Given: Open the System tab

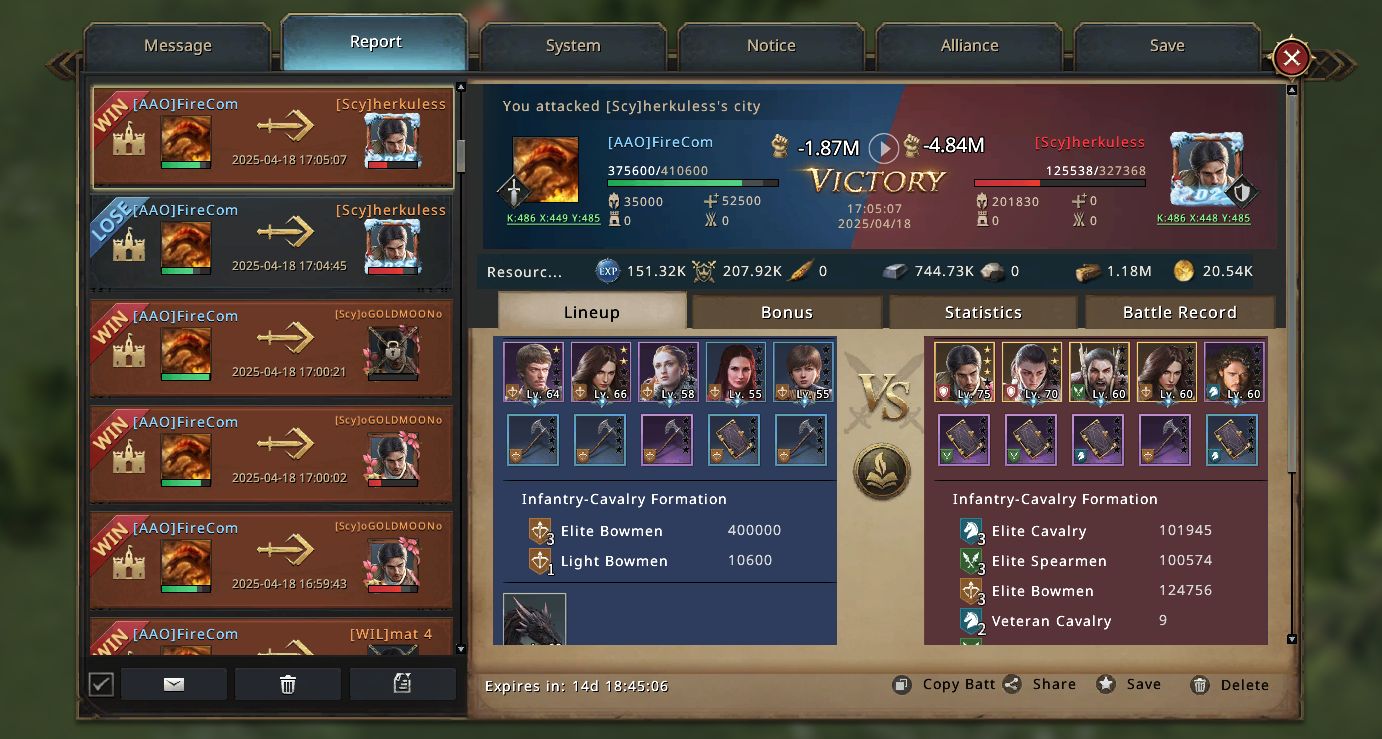Looking at the screenshot, I should 573,46.
